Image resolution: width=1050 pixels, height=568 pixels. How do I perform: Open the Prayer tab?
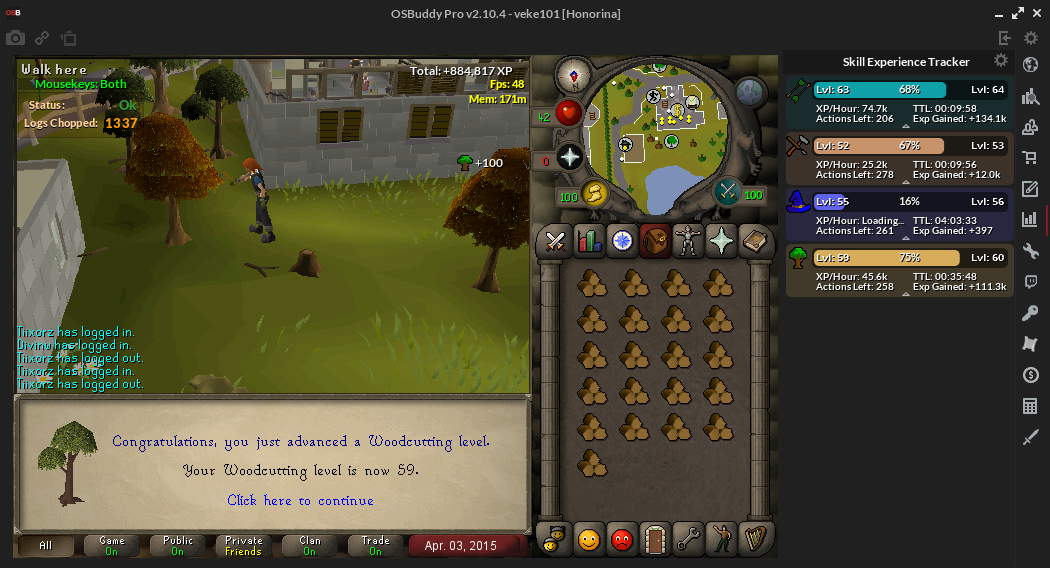pyautogui.click(x=719, y=240)
